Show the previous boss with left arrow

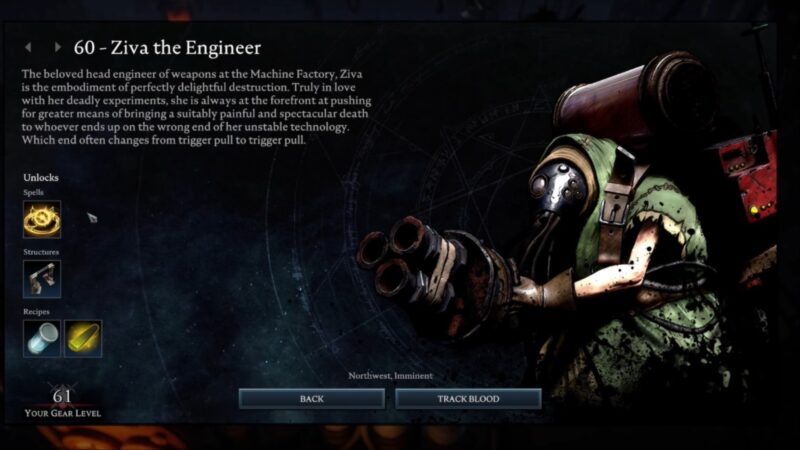point(28,47)
